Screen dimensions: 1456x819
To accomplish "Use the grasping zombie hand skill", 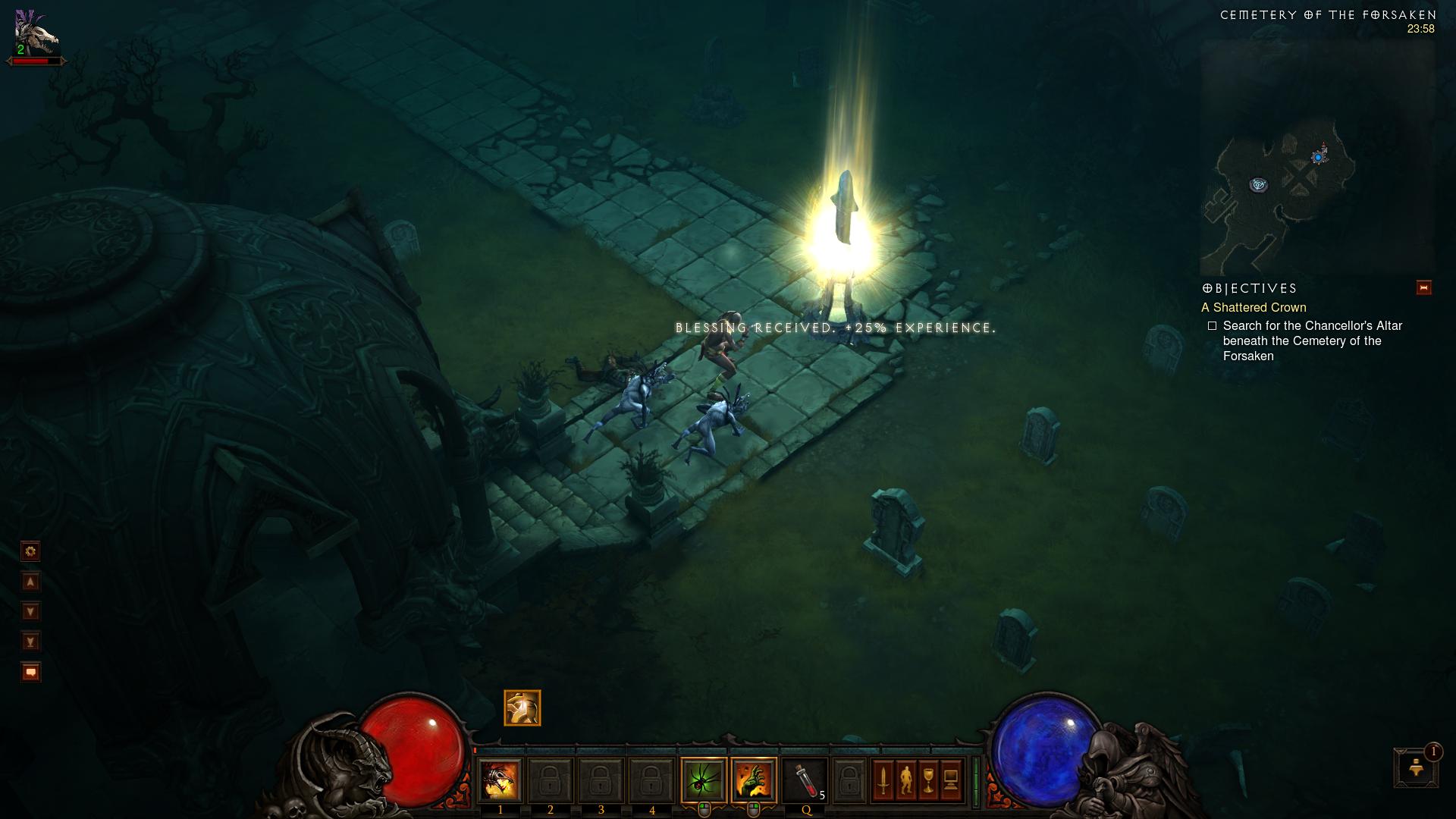I will click(754, 780).
